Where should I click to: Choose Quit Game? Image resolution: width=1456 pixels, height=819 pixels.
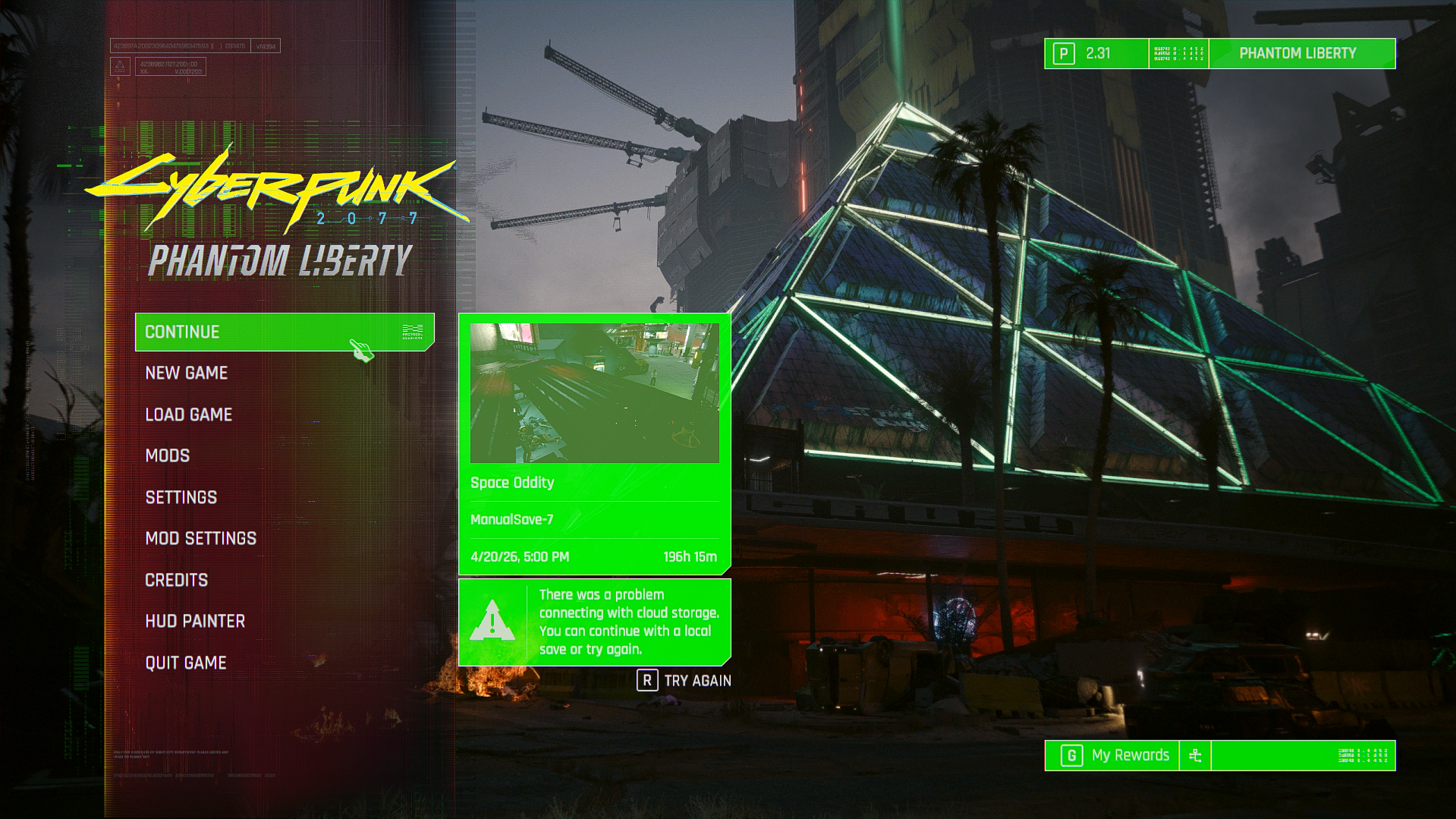tap(186, 663)
